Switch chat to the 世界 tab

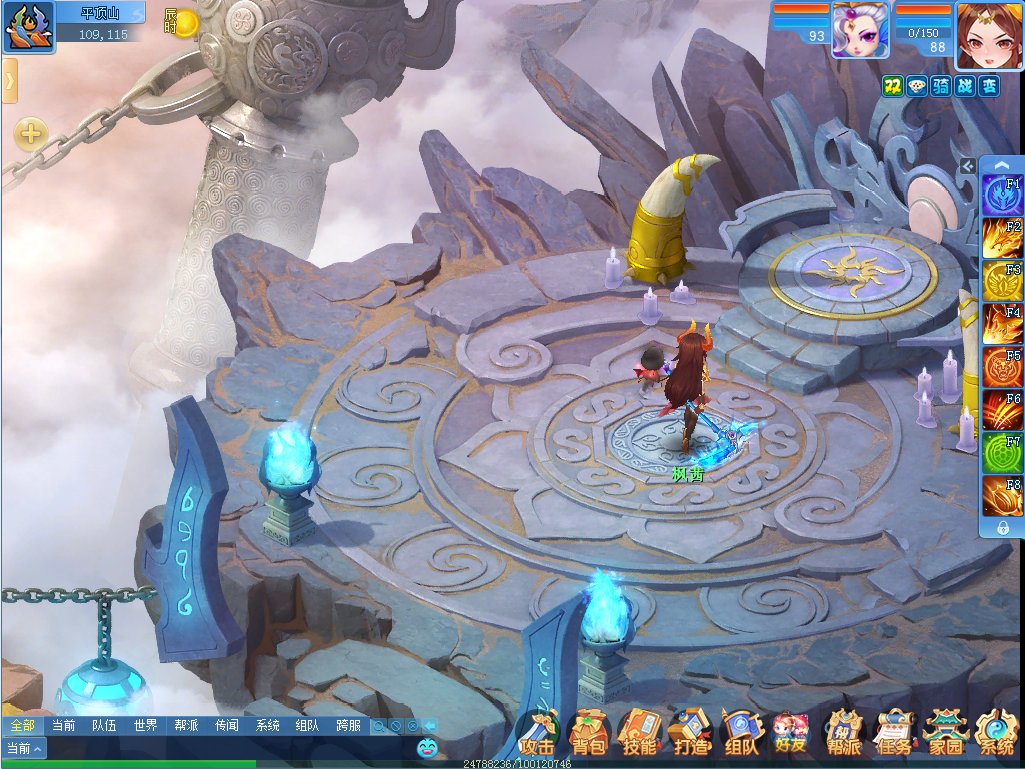pos(145,726)
